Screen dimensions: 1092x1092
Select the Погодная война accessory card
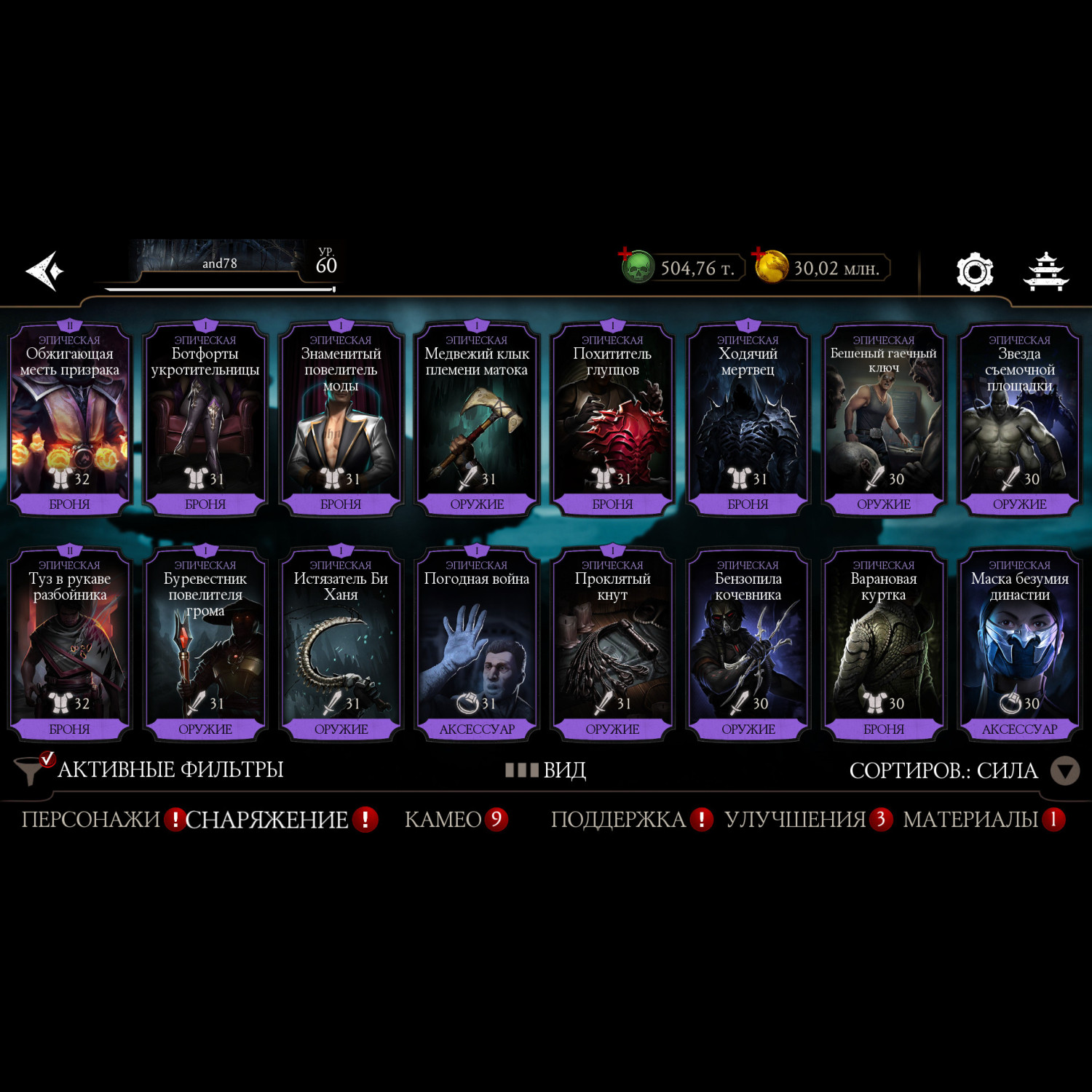[x=477, y=646]
